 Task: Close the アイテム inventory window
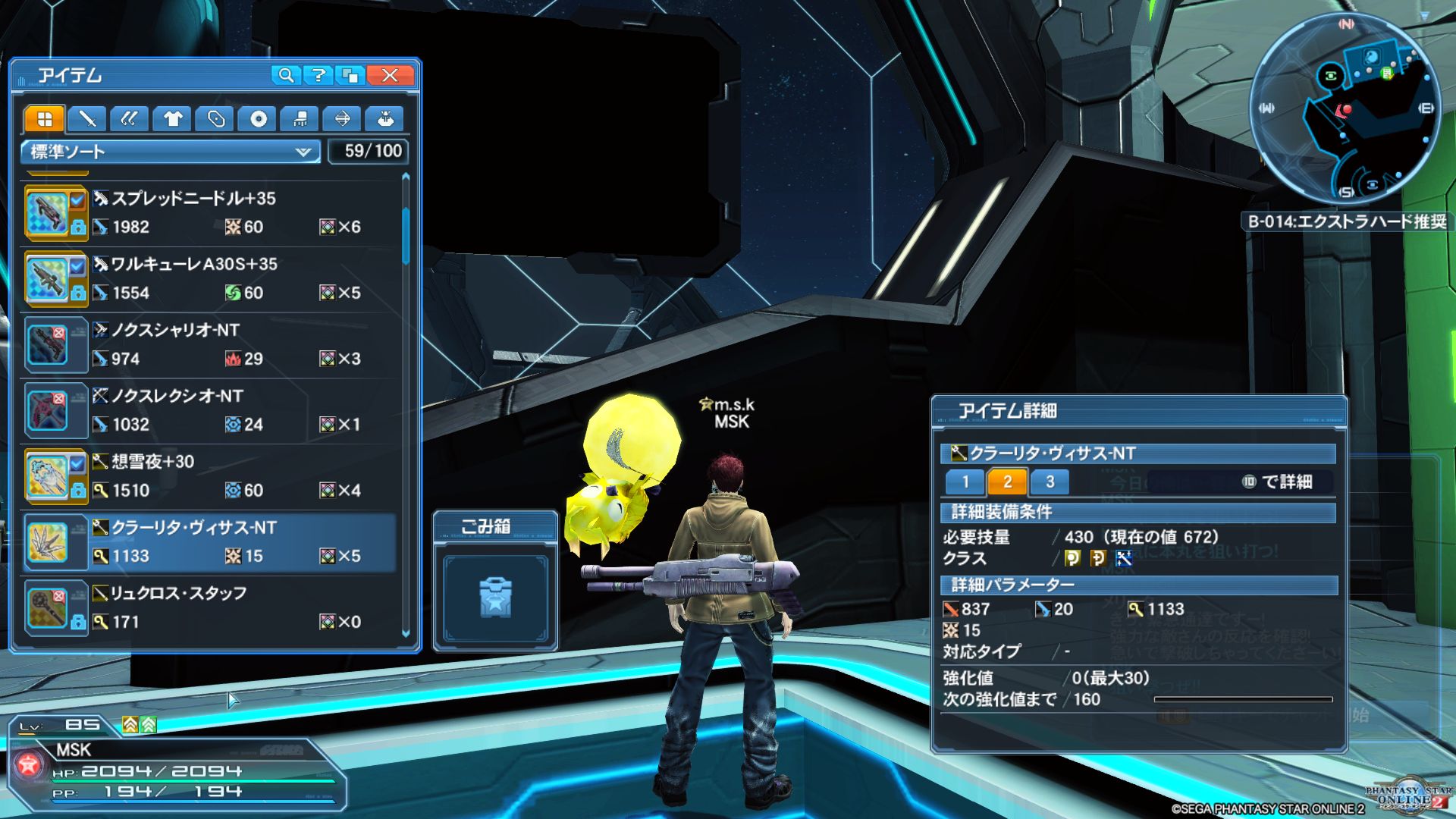pos(390,75)
